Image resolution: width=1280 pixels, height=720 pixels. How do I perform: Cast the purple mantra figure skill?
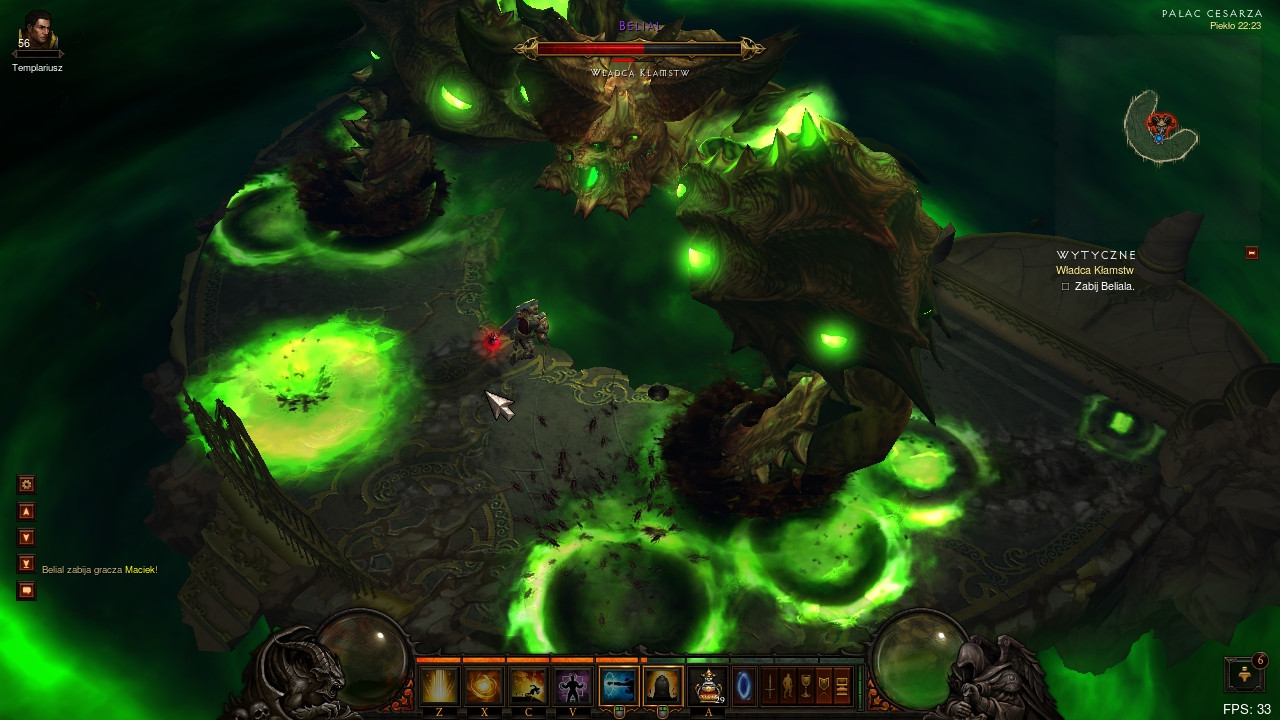click(x=574, y=686)
